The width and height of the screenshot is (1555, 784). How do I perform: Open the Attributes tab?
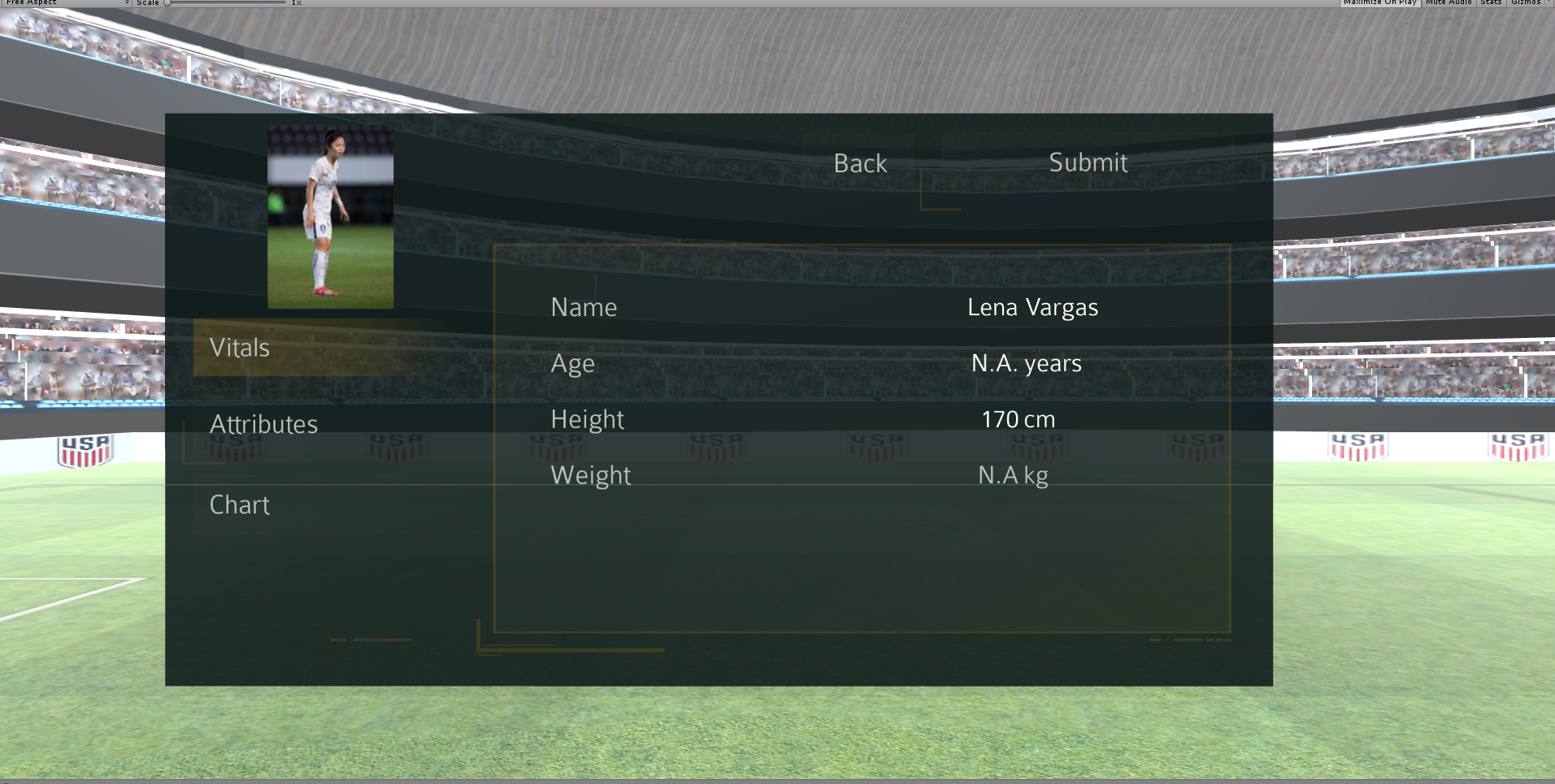point(263,424)
